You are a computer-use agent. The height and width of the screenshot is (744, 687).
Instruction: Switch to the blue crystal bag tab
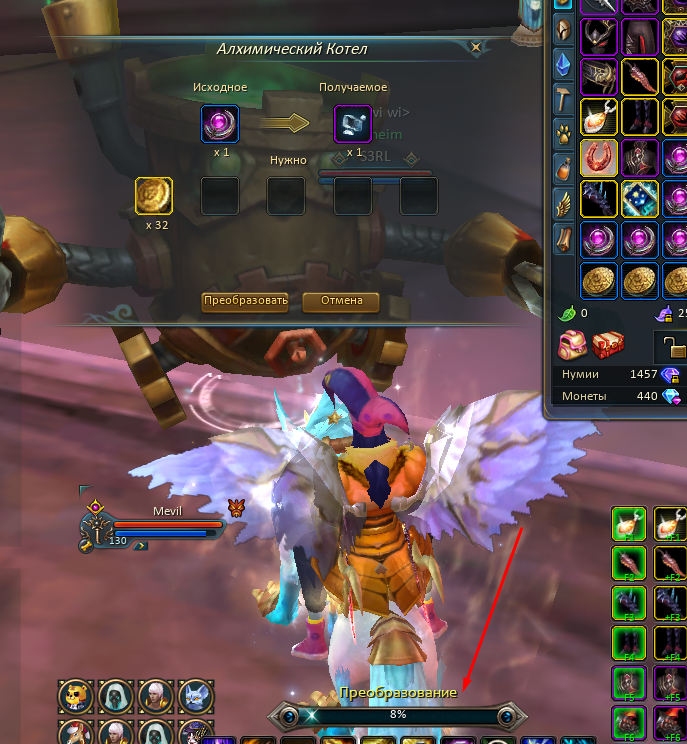point(564,63)
